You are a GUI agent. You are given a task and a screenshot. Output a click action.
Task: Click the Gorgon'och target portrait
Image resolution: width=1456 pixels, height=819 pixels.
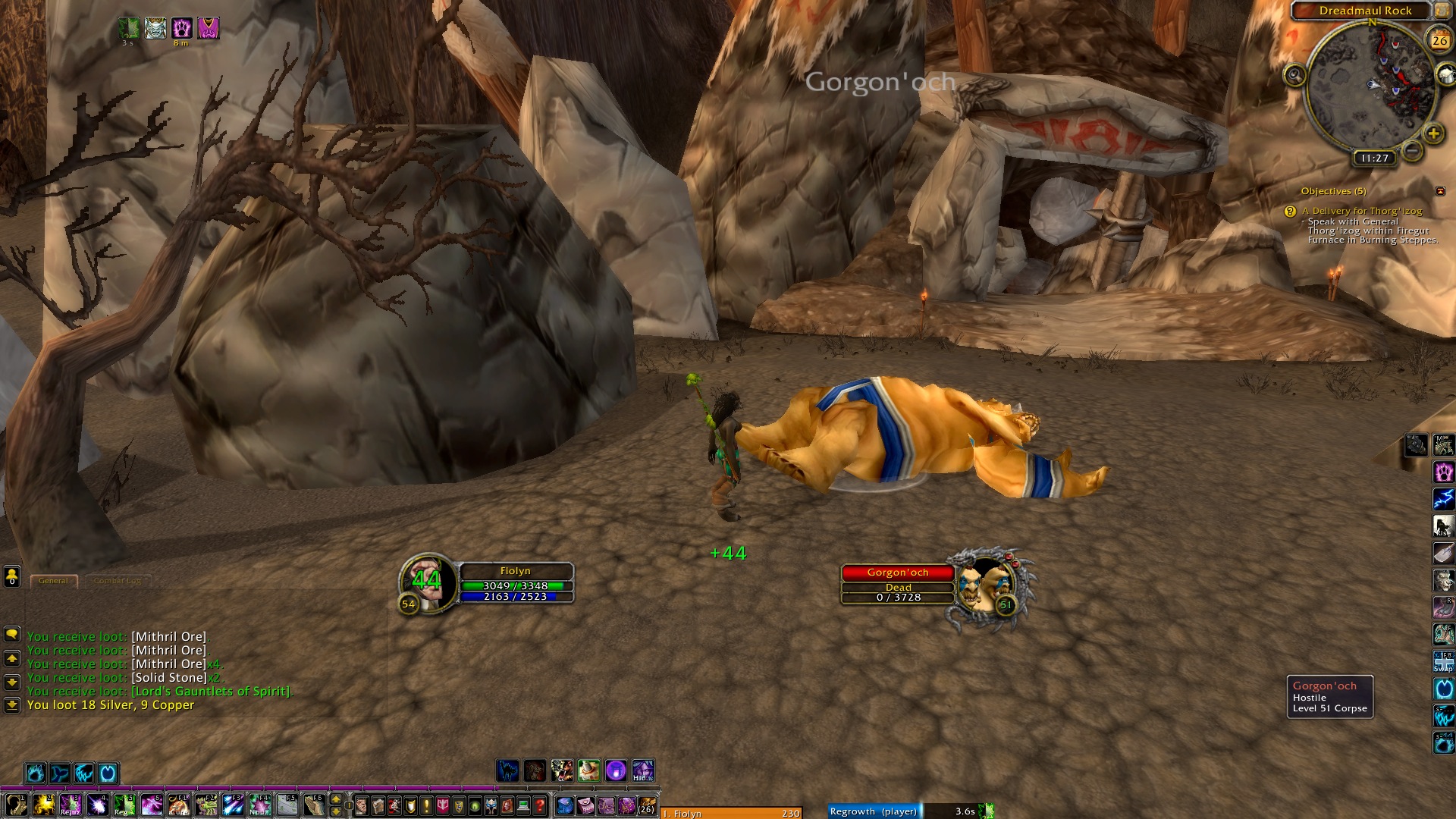coord(984,585)
